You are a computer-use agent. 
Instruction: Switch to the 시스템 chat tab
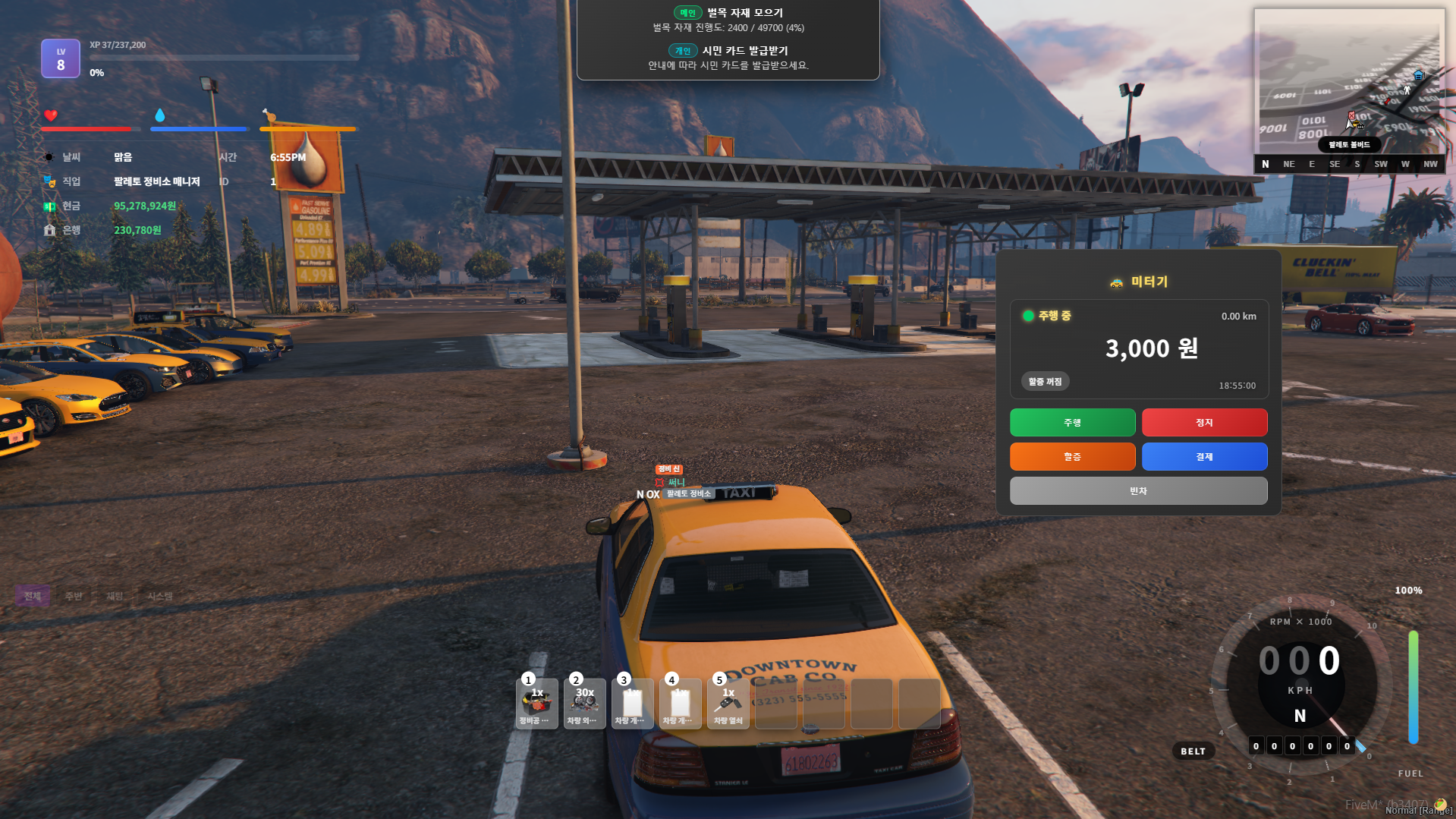161,596
